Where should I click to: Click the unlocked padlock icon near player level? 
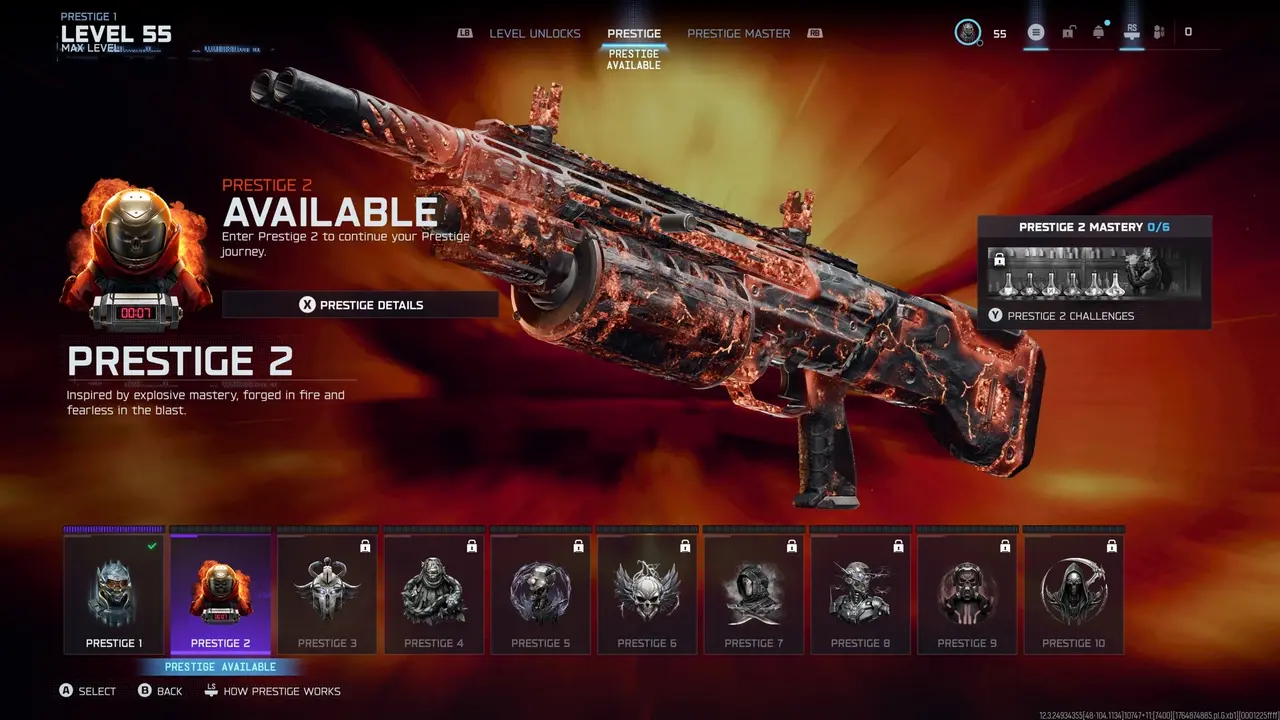(1068, 31)
